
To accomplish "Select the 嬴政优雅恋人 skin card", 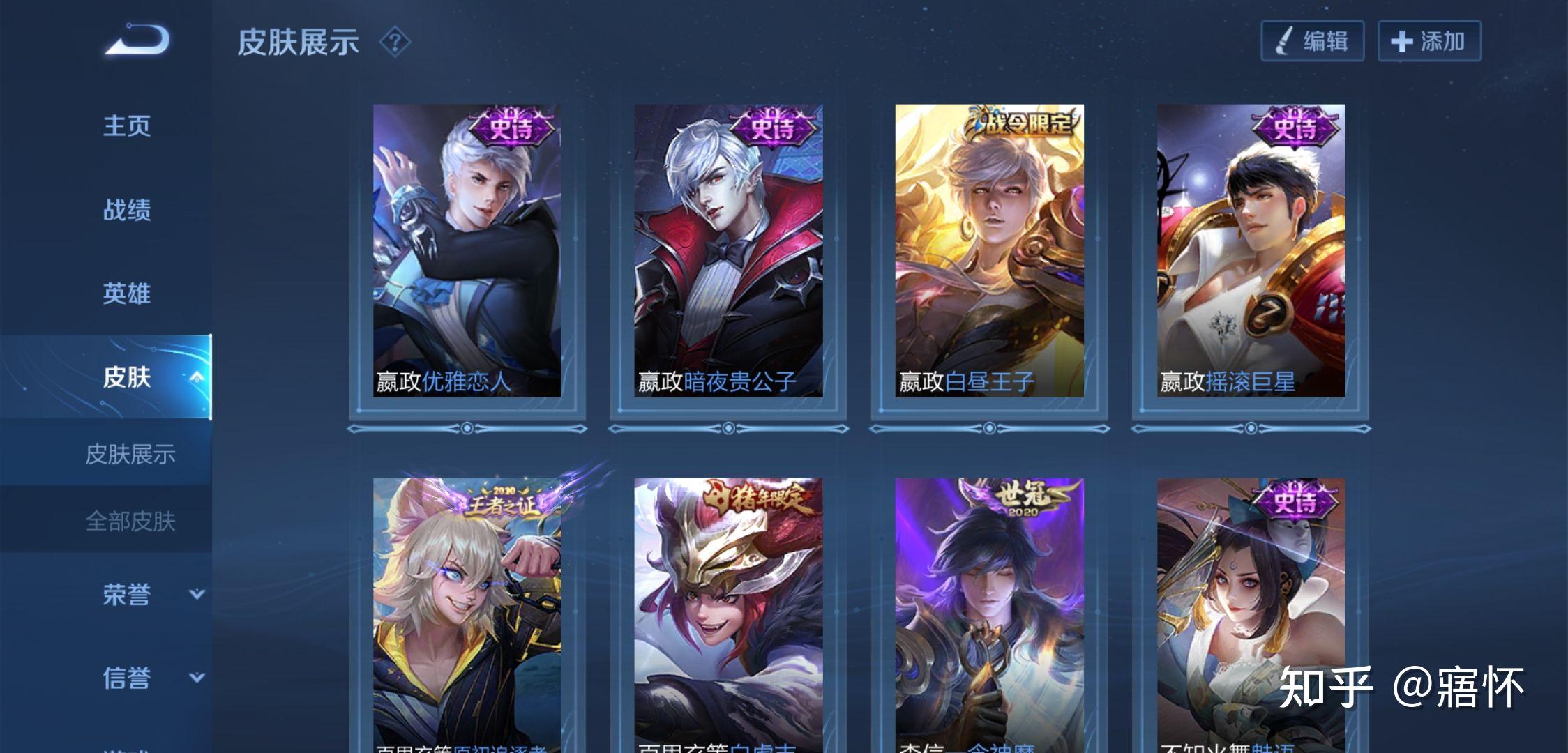I will tap(467, 251).
